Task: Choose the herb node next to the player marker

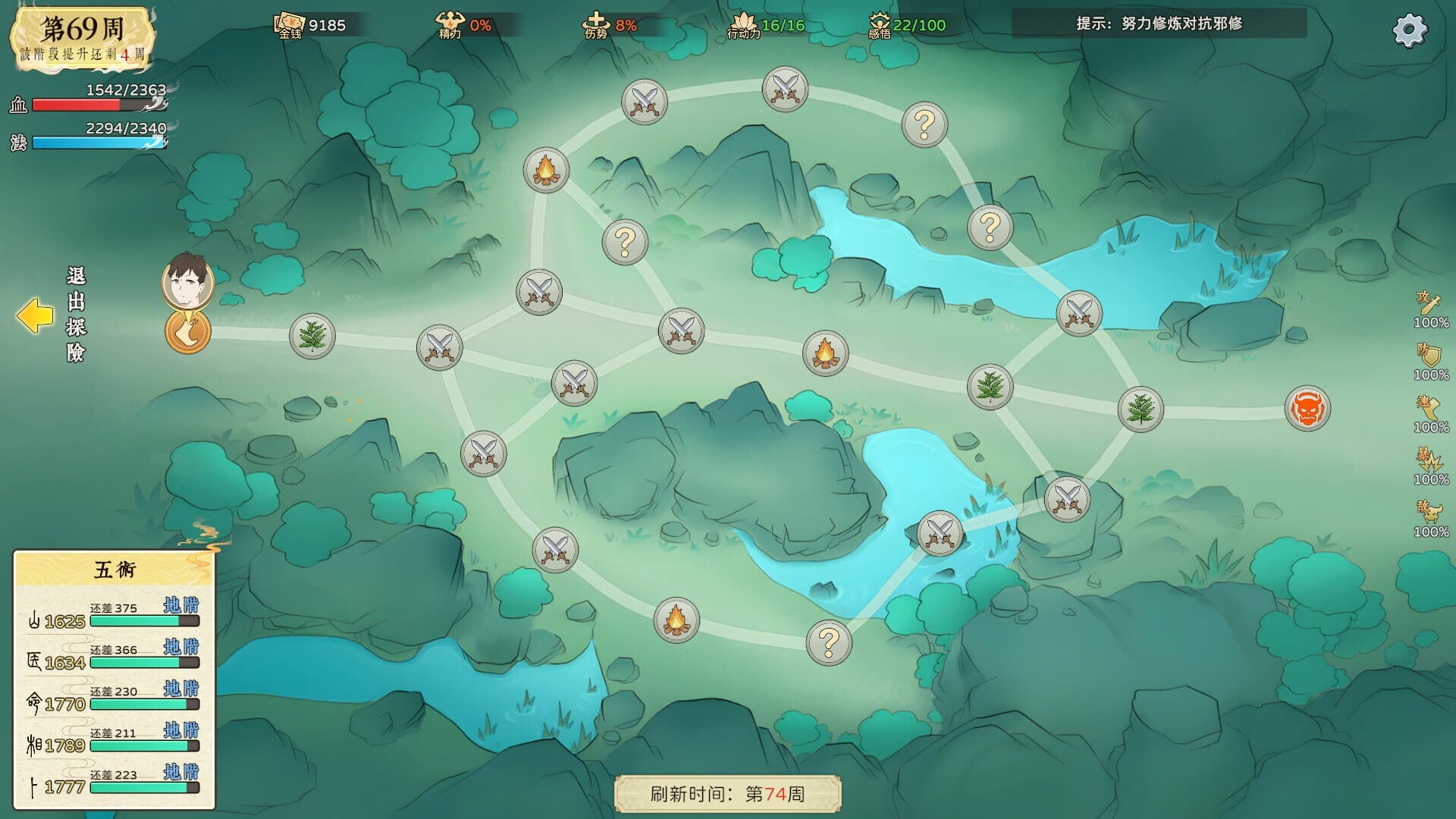Action: [x=312, y=336]
